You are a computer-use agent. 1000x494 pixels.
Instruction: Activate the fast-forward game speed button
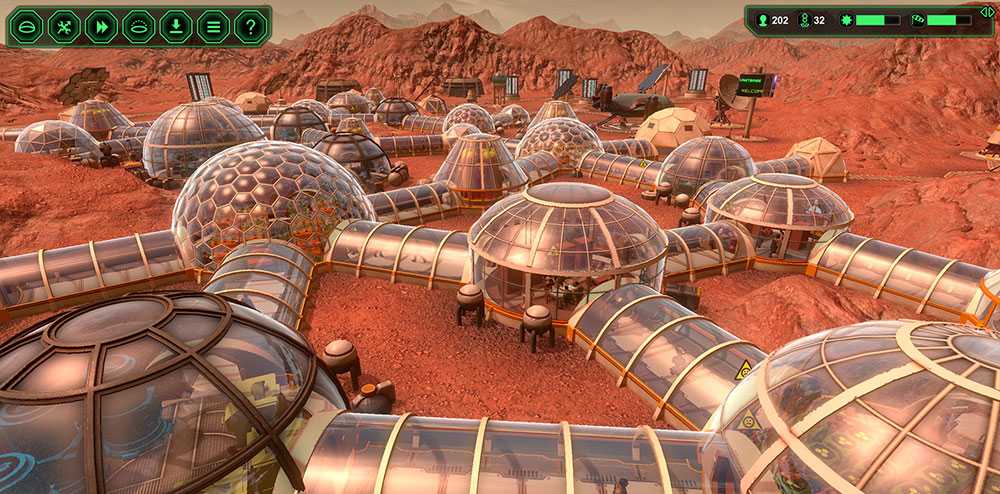(x=101, y=27)
